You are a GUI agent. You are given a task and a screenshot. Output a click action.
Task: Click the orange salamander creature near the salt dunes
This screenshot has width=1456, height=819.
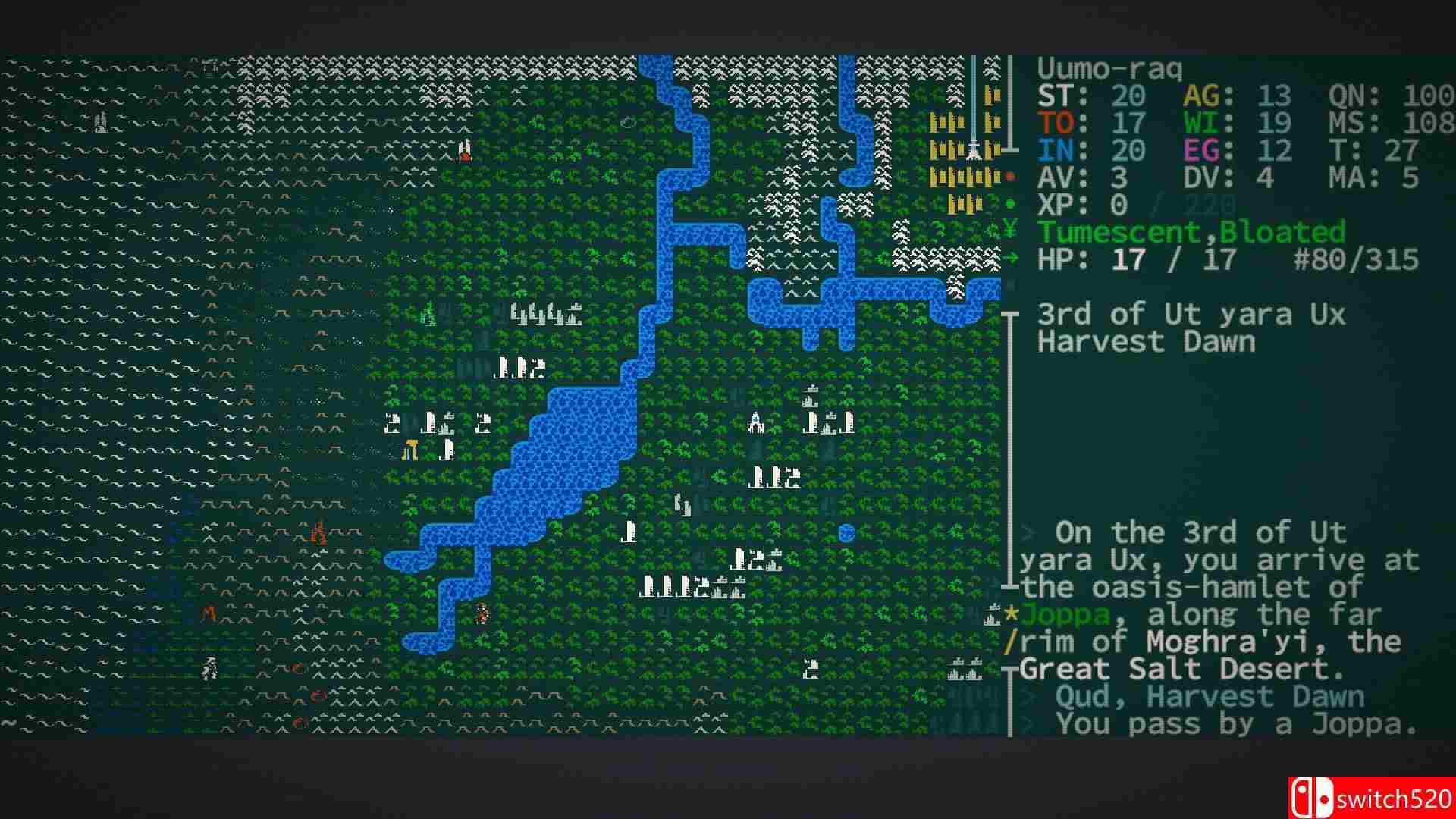(318, 532)
